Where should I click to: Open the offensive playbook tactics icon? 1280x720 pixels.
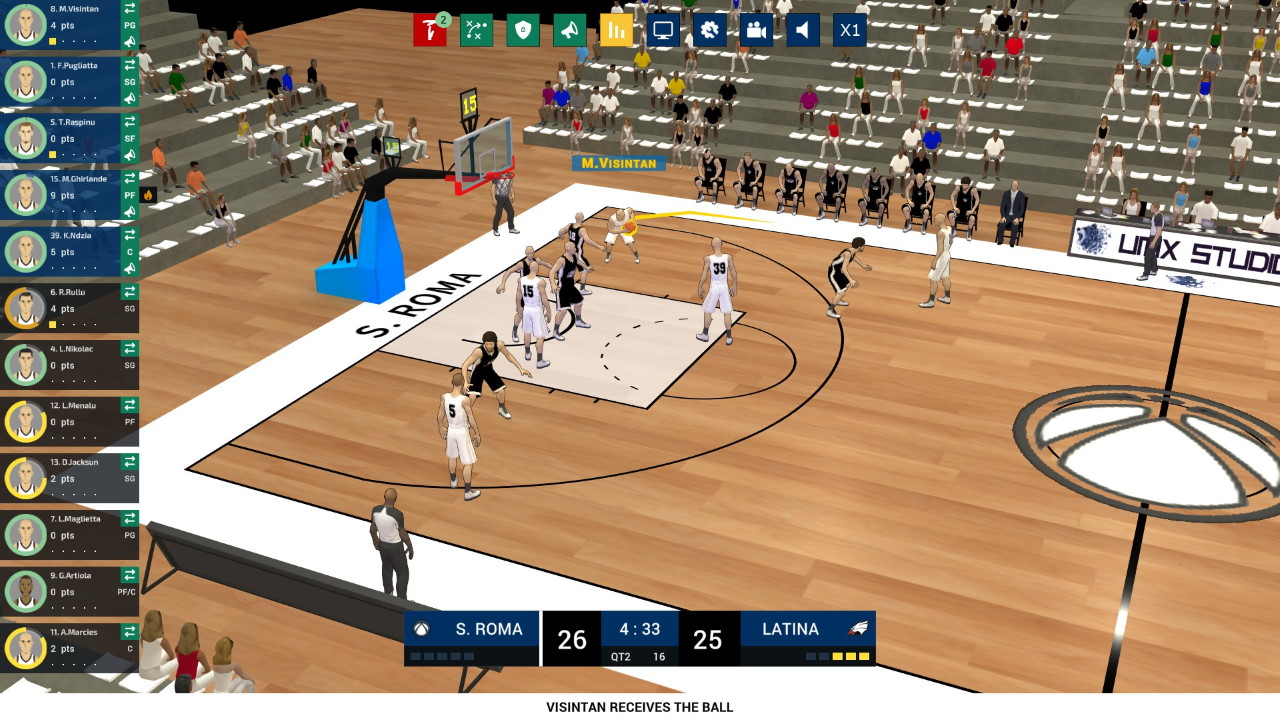(476, 30)
